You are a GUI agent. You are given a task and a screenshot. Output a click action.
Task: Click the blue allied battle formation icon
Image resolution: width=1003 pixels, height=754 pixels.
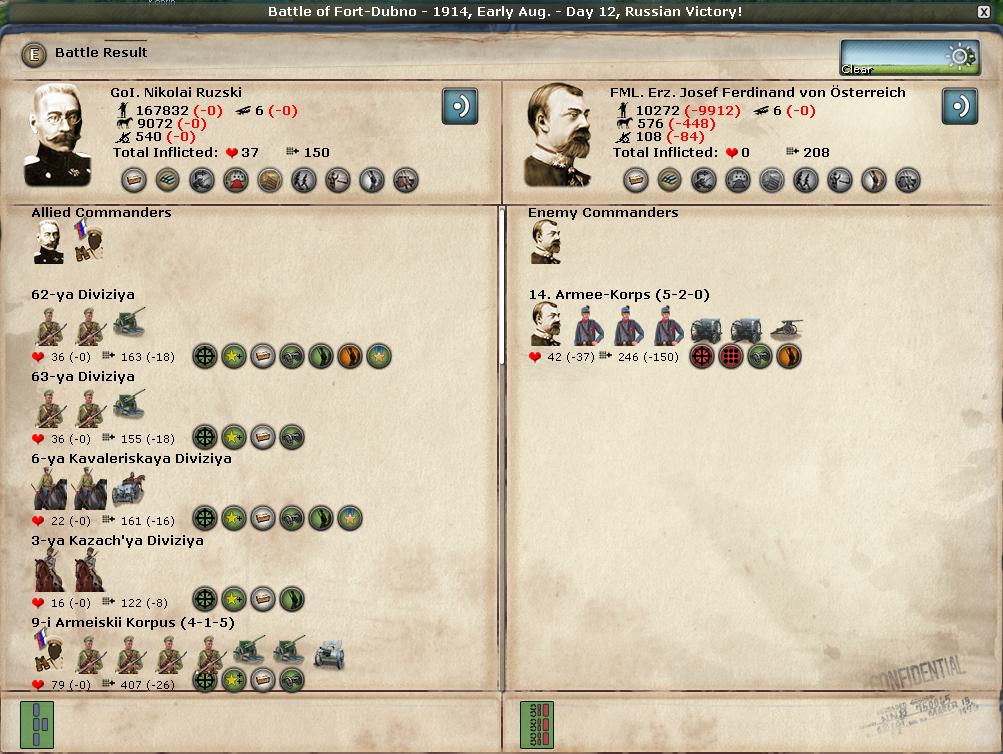coord(38,723)
